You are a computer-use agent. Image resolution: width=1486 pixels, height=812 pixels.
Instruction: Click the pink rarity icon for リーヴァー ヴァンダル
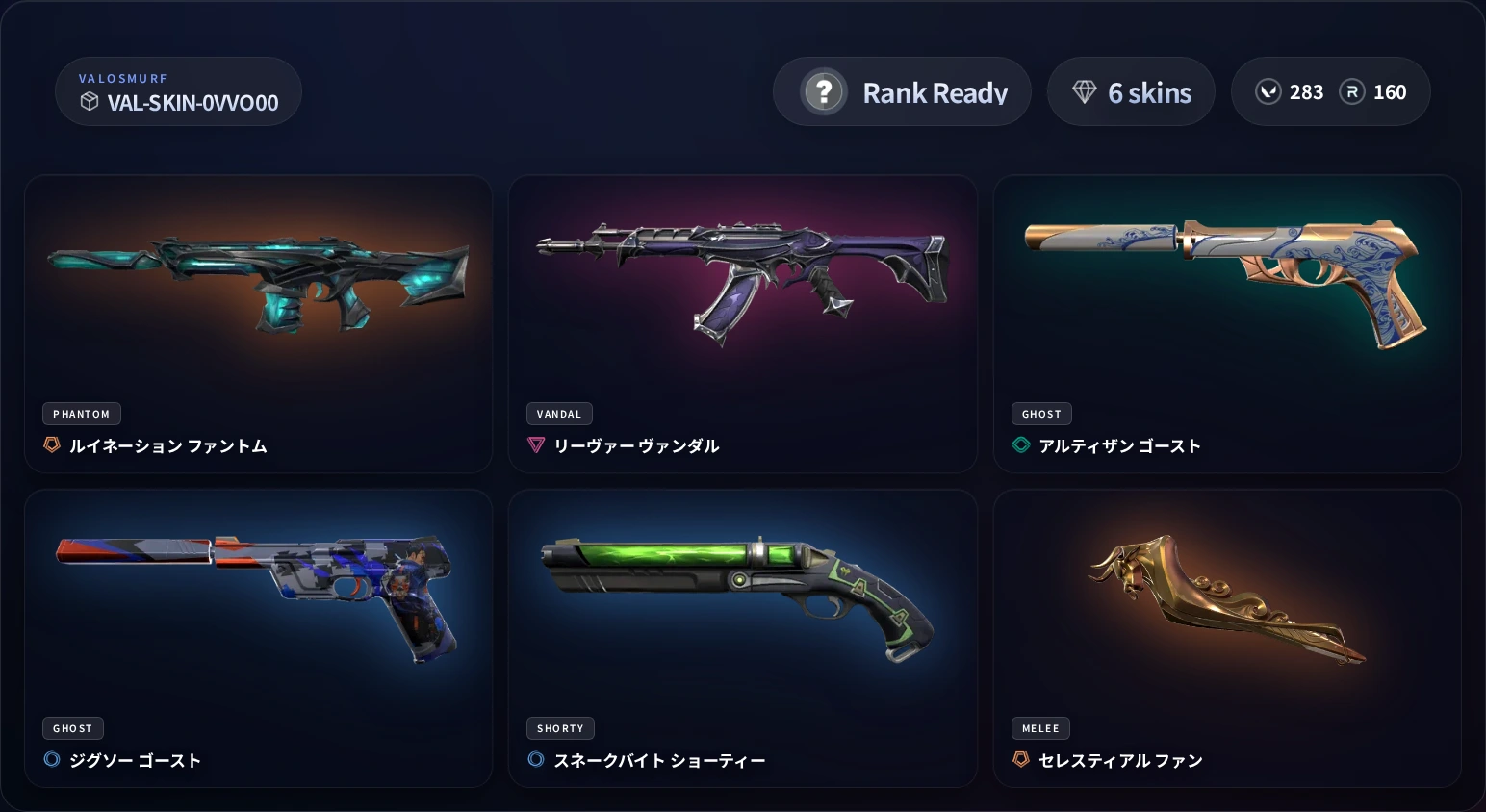(x=536, y=444)
